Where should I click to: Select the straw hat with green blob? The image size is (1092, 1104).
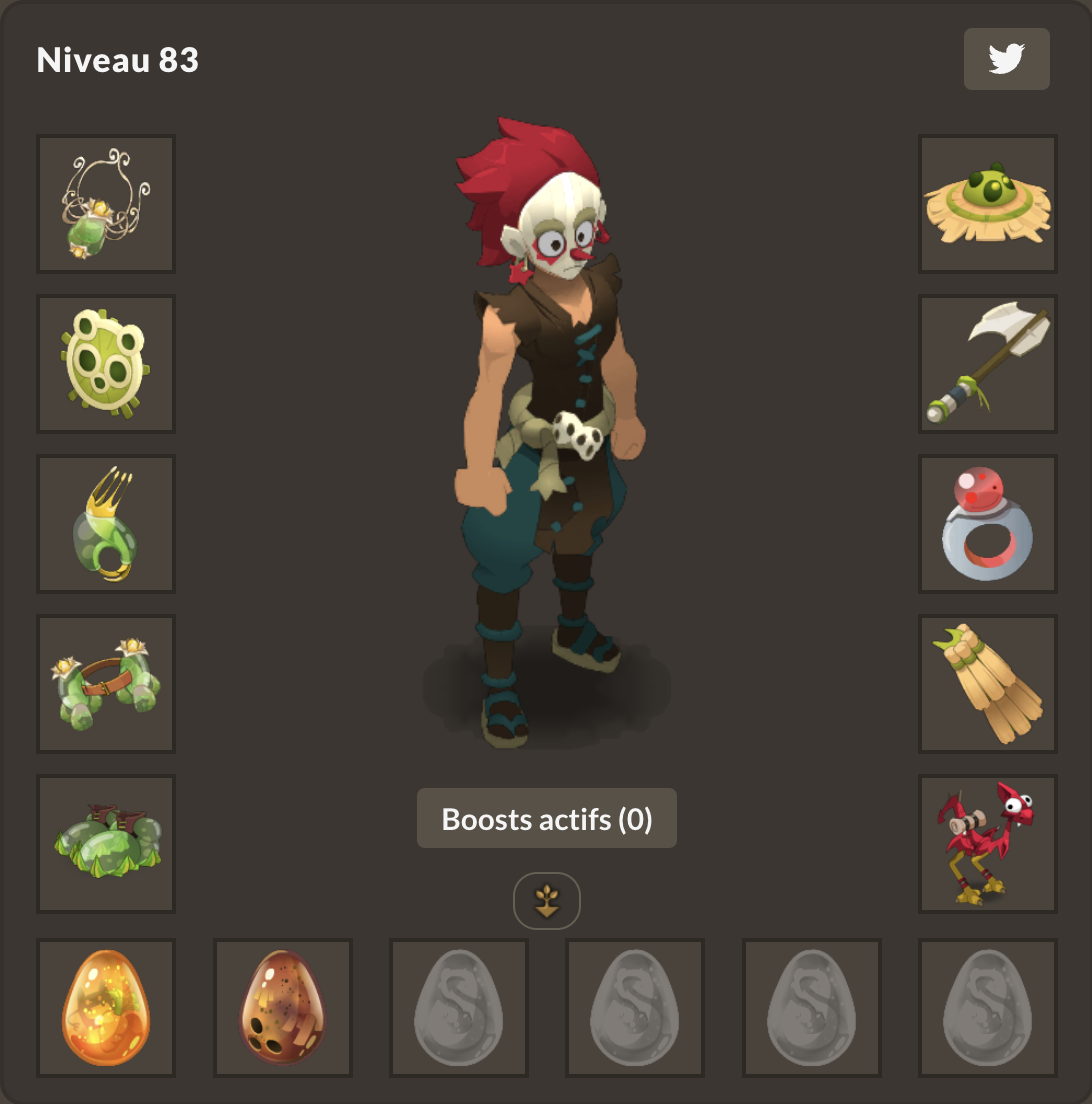(988, 204)
